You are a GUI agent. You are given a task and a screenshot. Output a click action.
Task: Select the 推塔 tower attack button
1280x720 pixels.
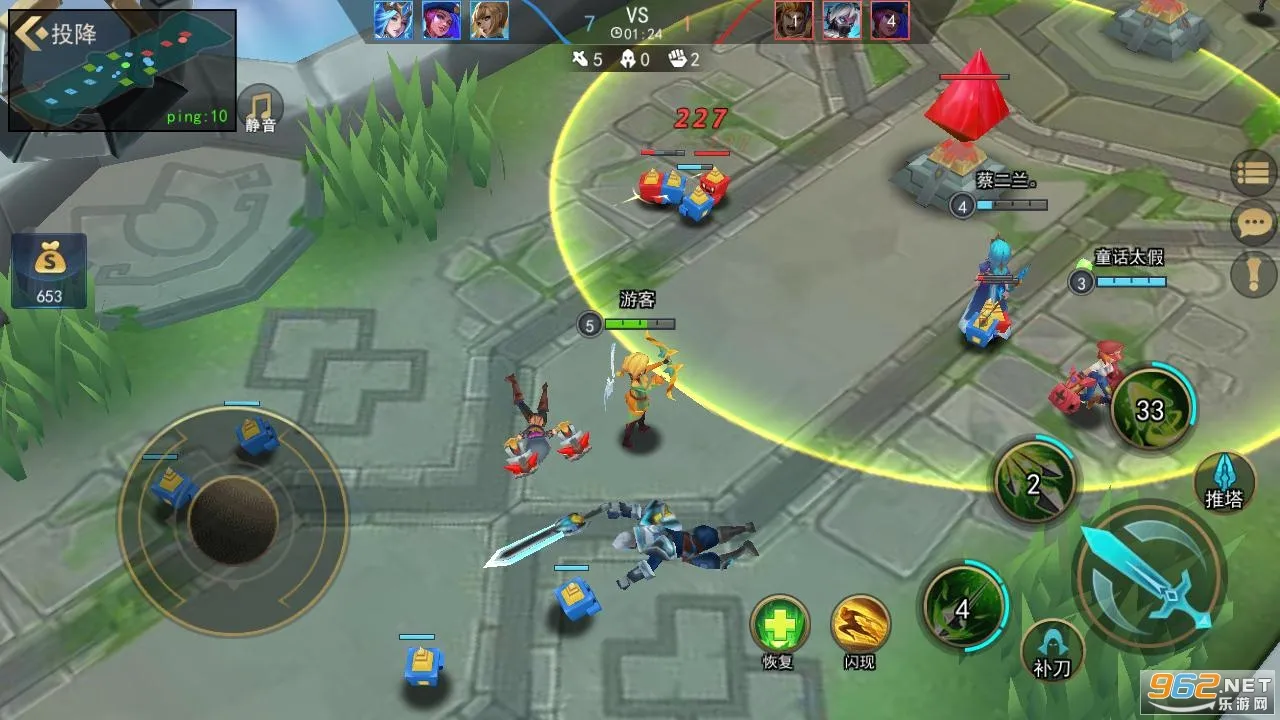point(1224,482)
